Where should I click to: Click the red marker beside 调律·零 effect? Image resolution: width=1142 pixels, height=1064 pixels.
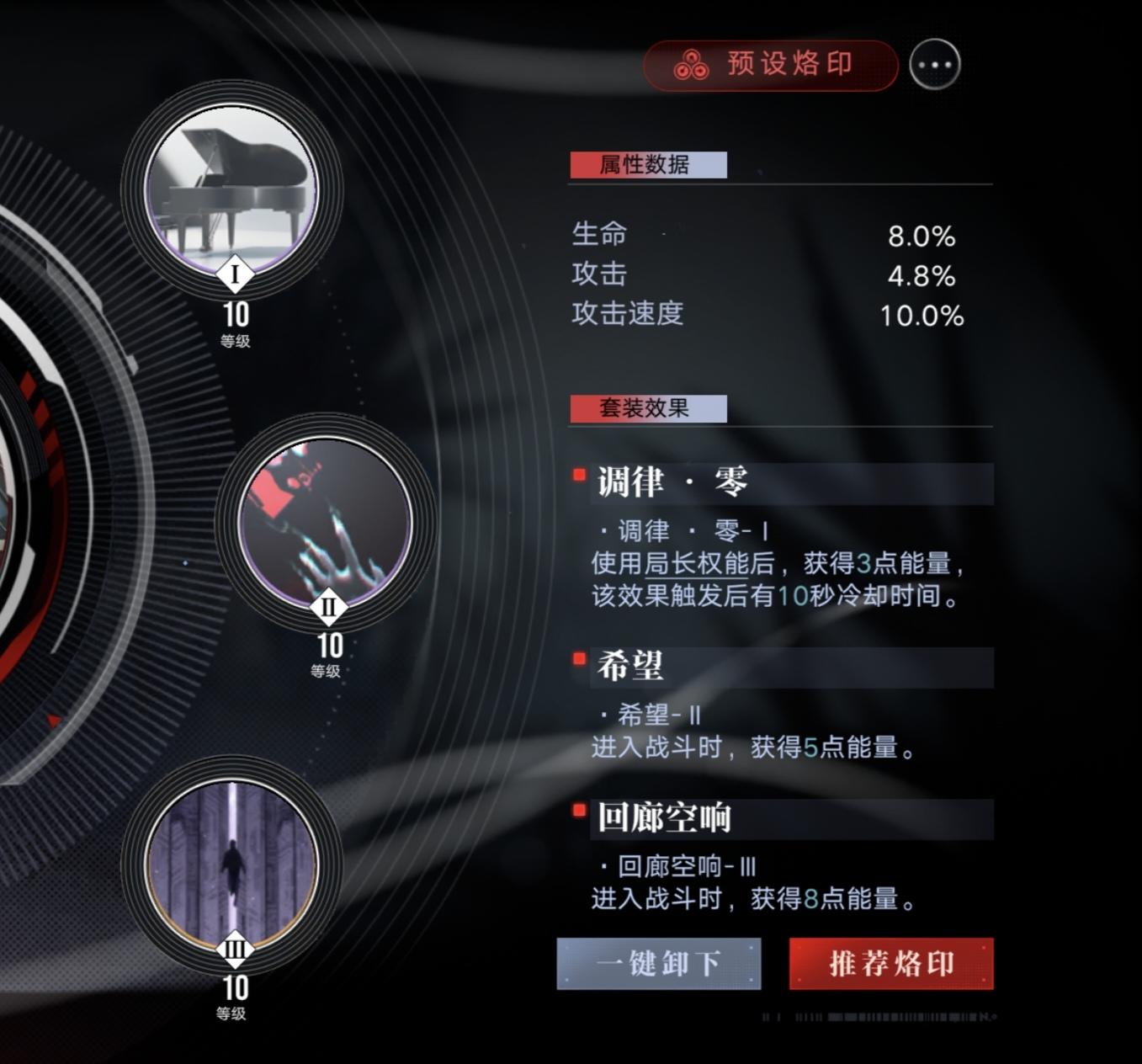coord(580,474)
